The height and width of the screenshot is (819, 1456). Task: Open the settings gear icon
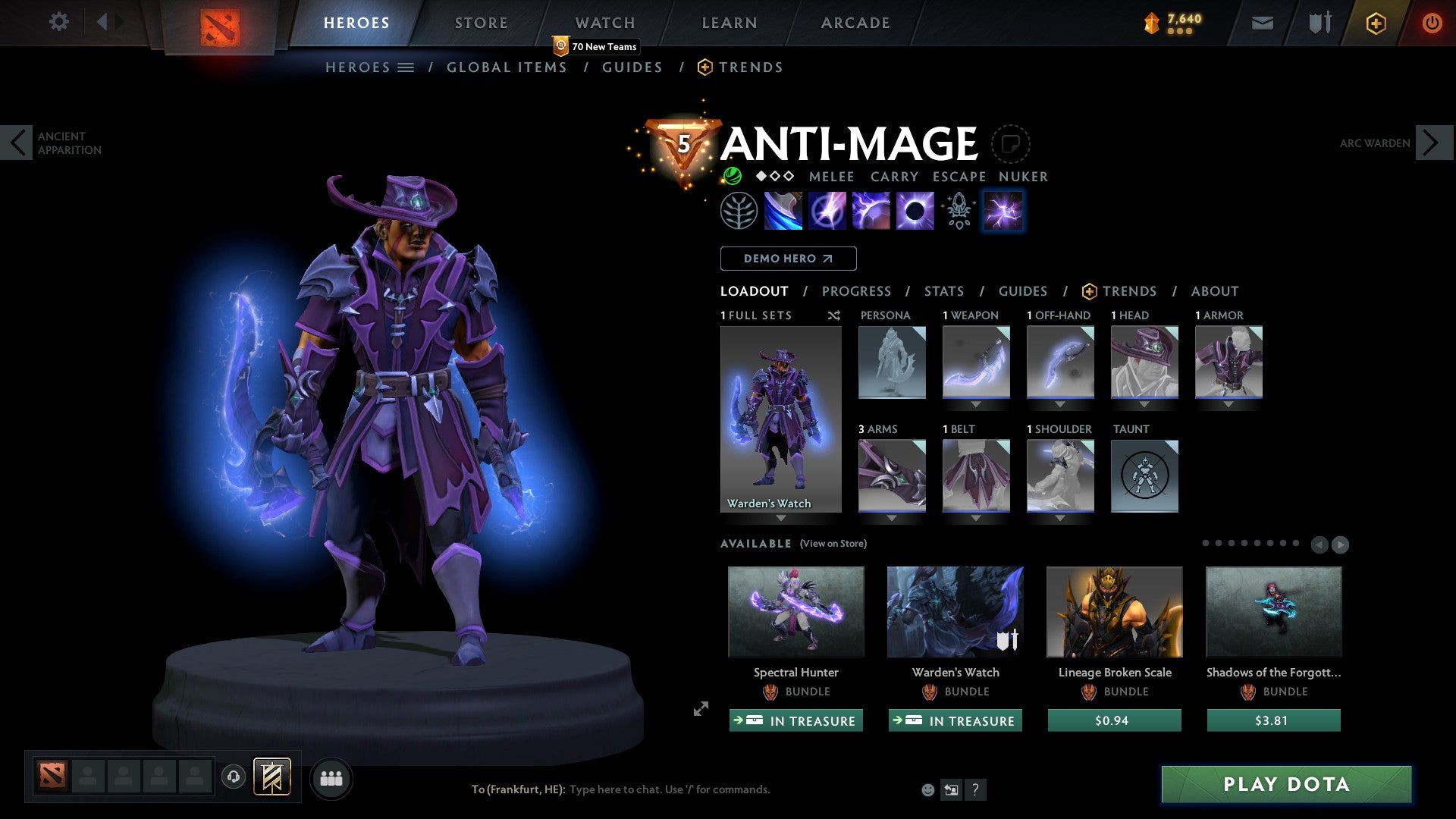coord(59,22)
